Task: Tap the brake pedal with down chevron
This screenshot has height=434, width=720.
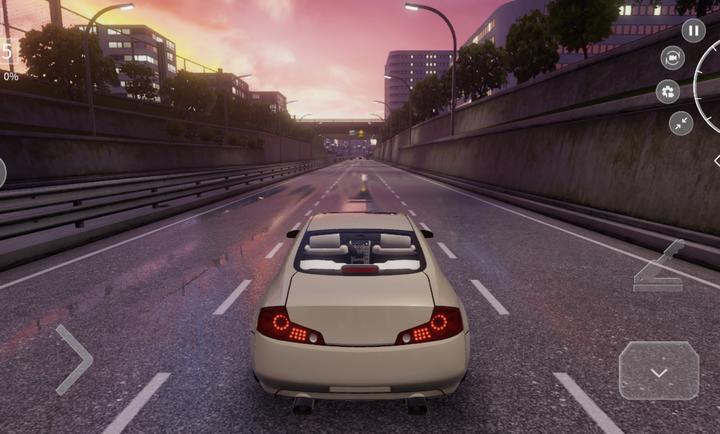Action: [x=658, y=371]
